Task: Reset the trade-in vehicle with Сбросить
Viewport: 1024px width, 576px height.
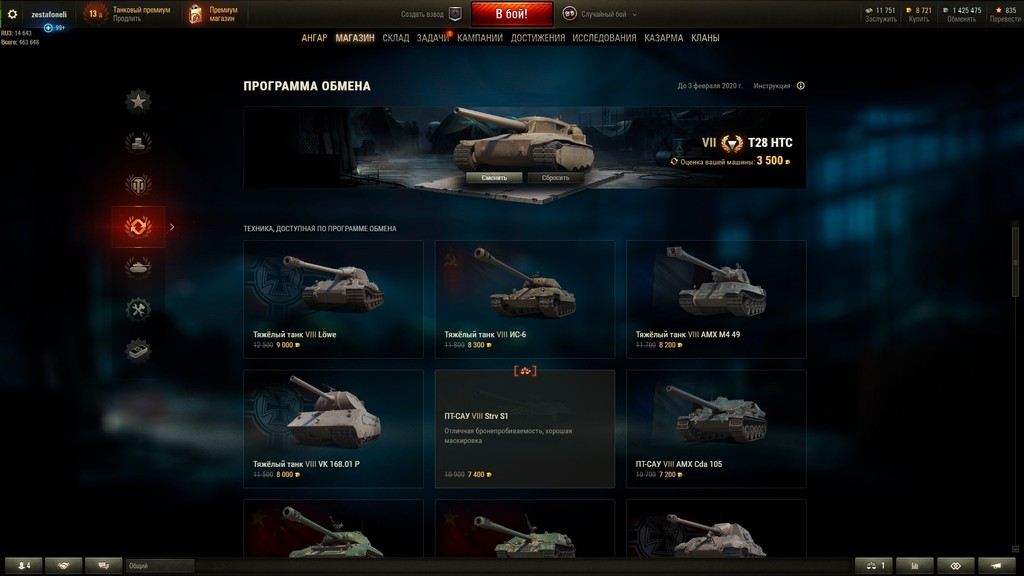Action: click(555, 178)
